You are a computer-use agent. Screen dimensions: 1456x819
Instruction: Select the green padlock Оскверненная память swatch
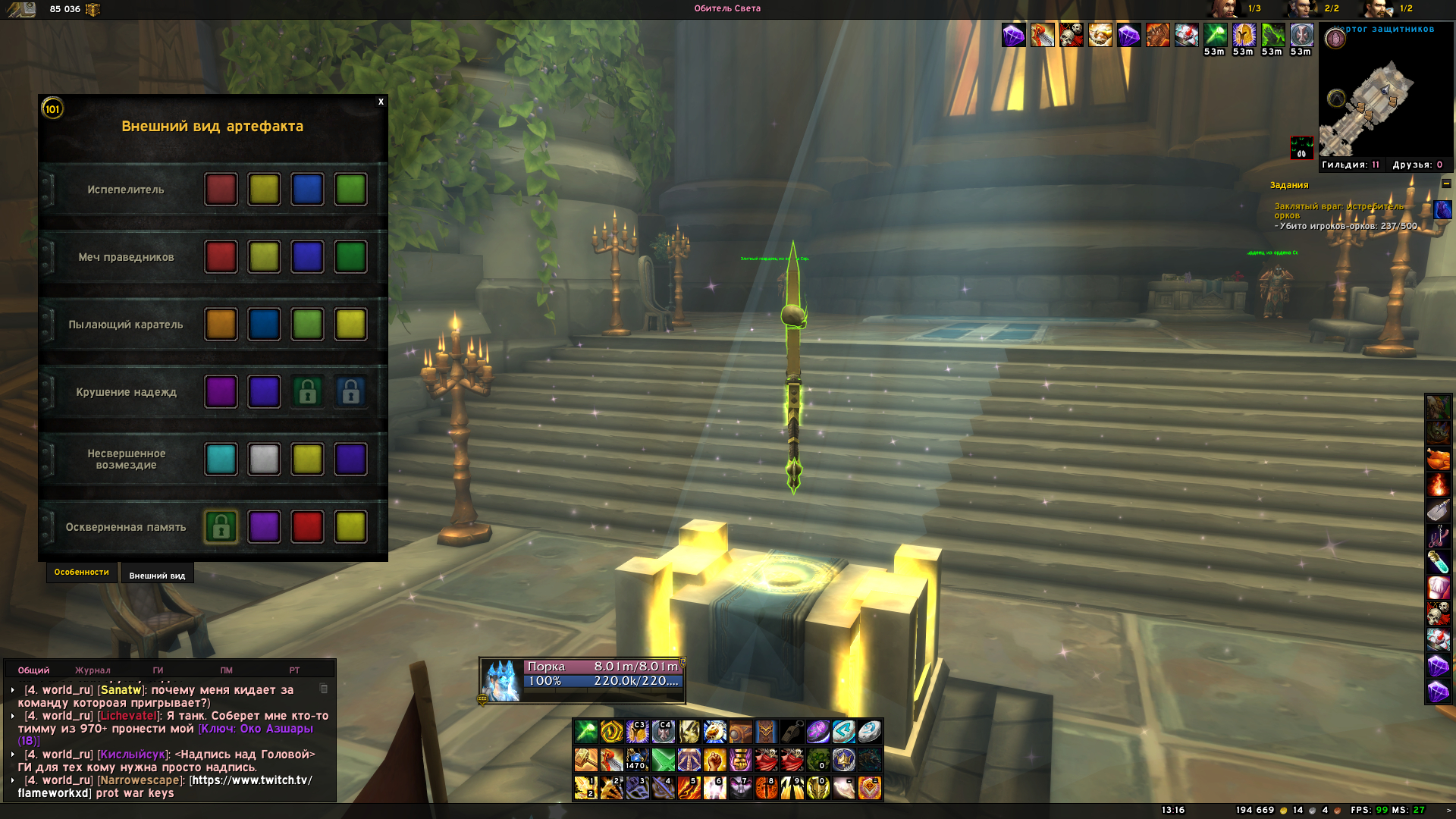click(x=221, y=527)
